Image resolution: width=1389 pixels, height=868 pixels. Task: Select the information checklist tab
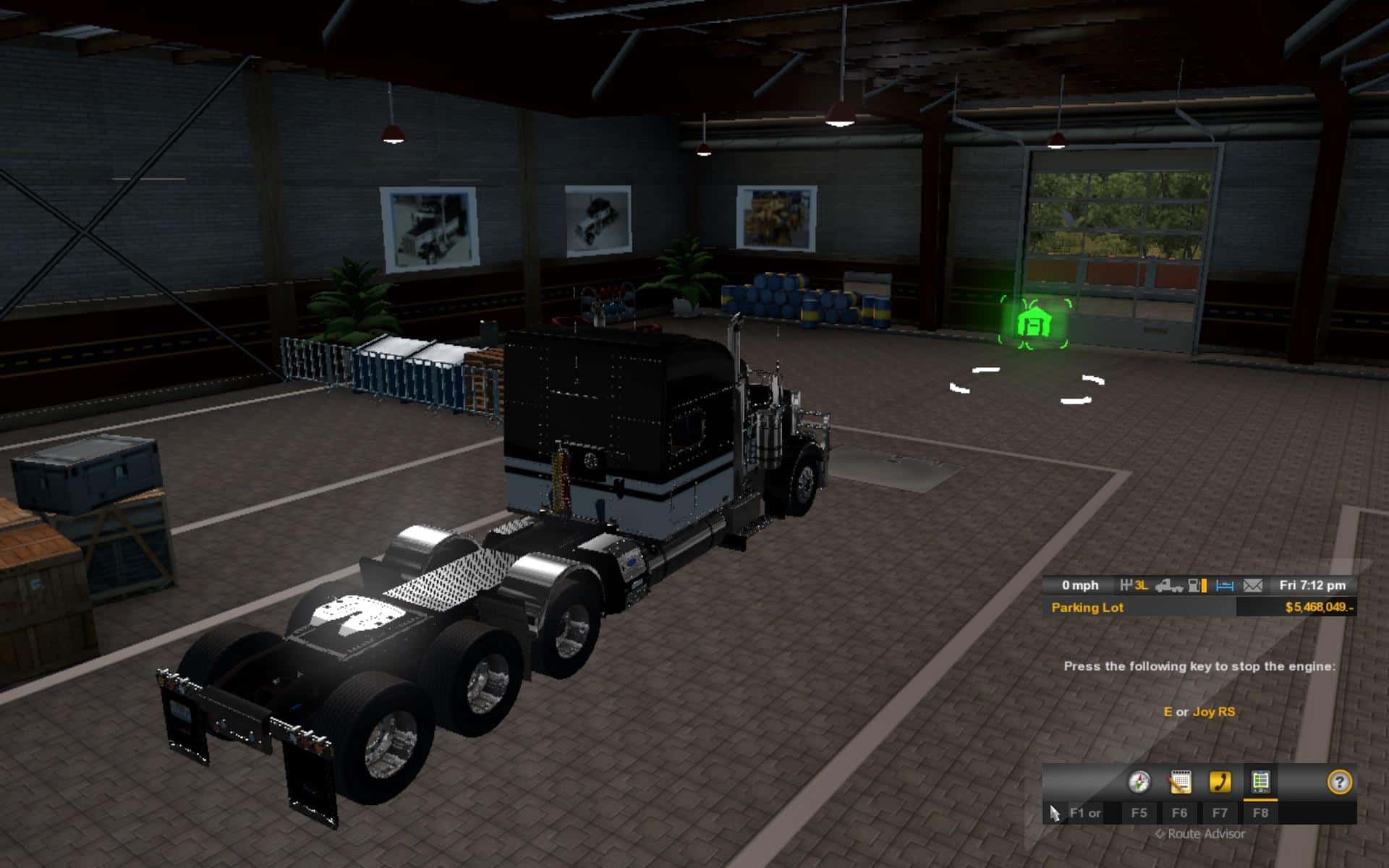tap(1260, 782)
